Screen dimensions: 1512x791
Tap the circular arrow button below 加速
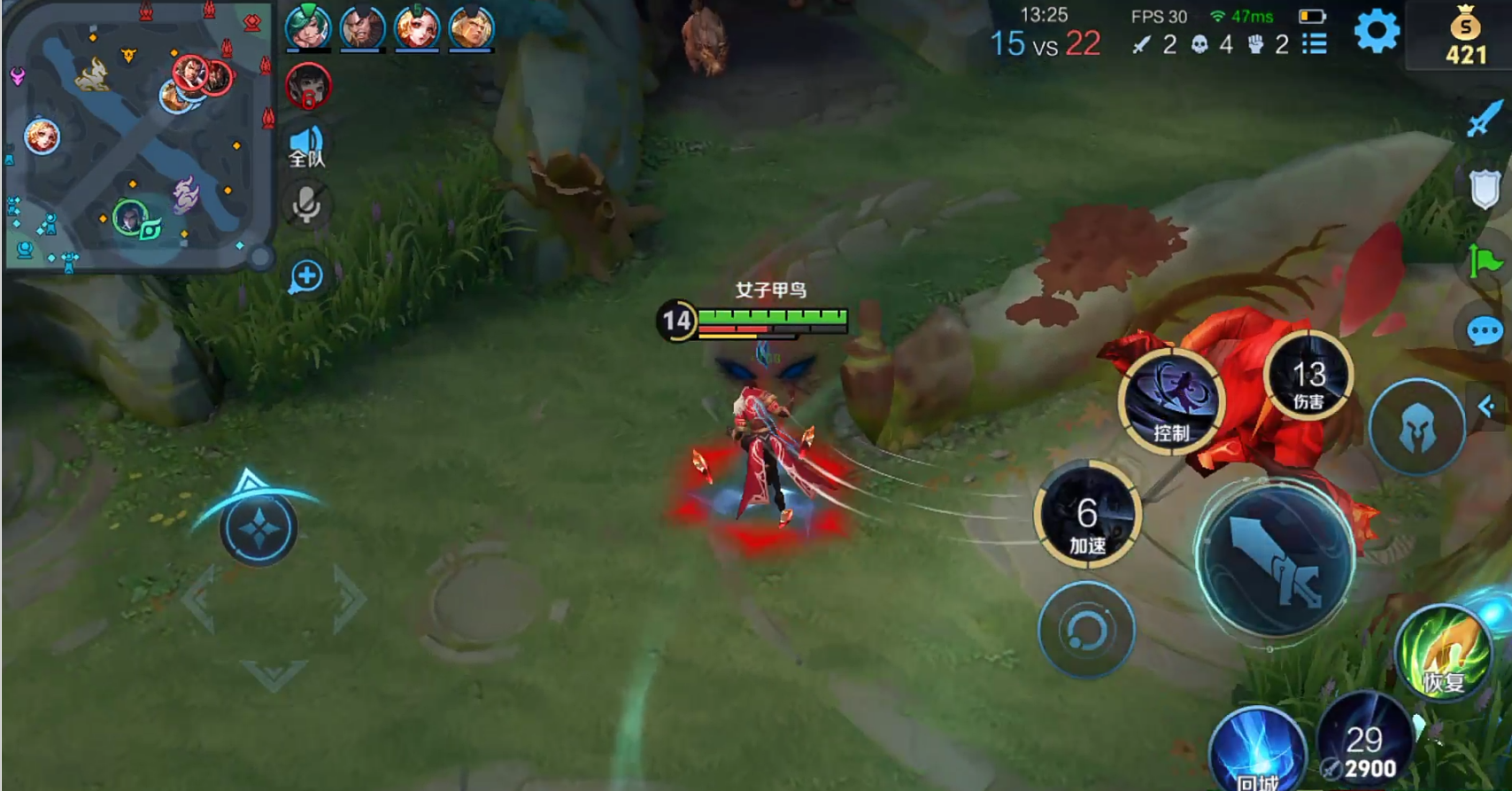(x=1086, y=630)
